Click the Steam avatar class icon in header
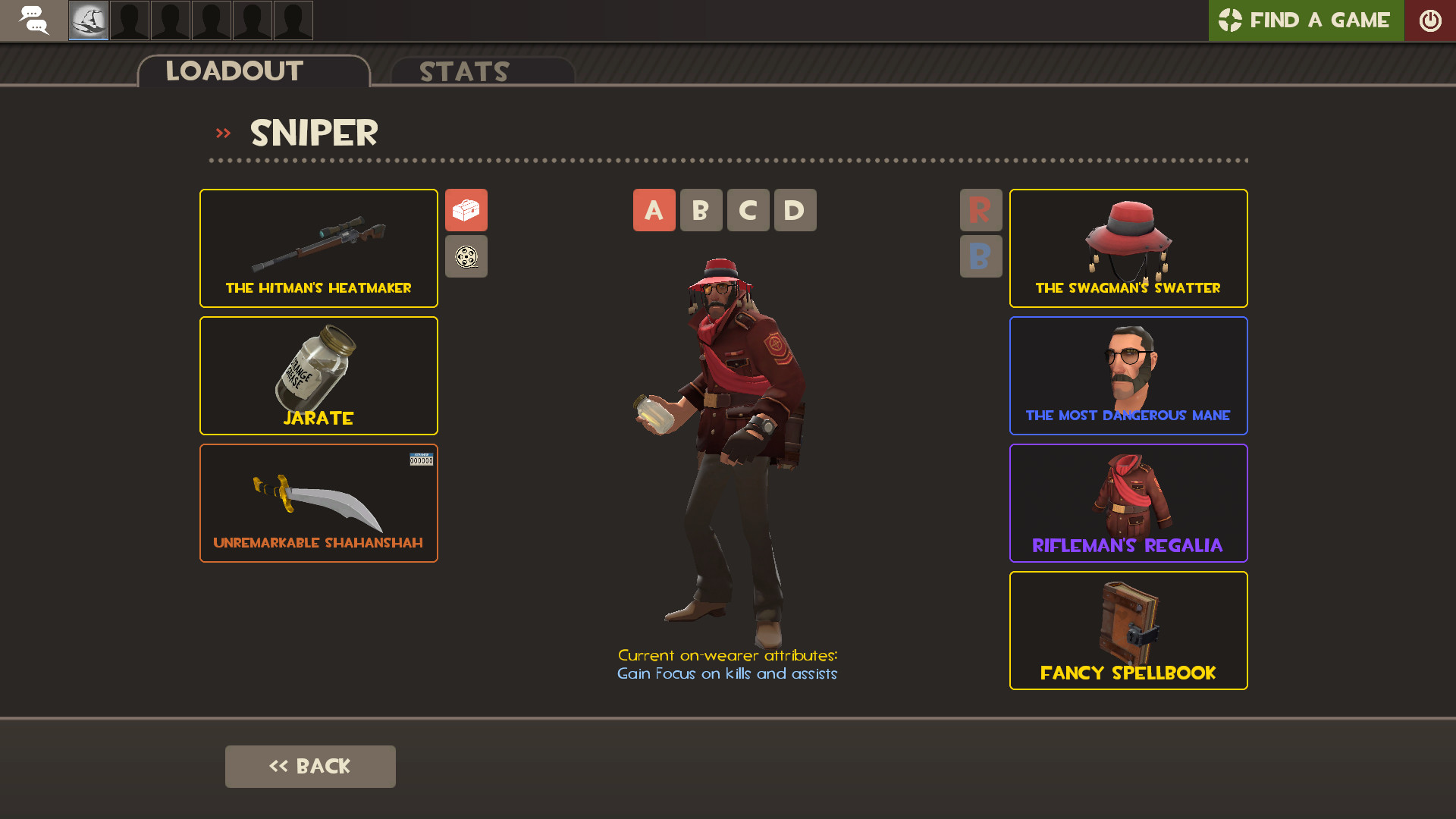The height and width of the screenshot is (819, 1456). coord(88,20)
